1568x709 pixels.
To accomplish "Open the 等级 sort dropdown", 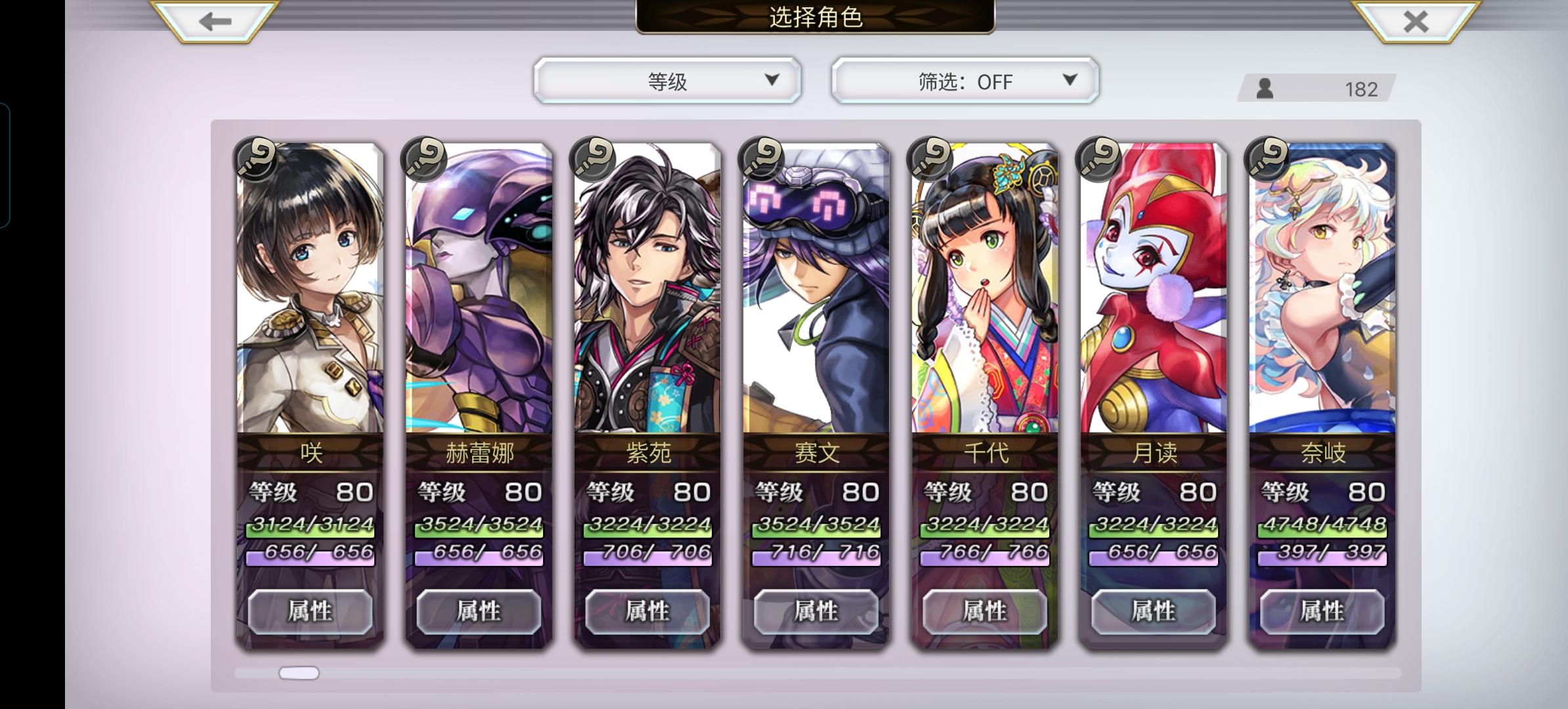I will [x=665, y=81].
